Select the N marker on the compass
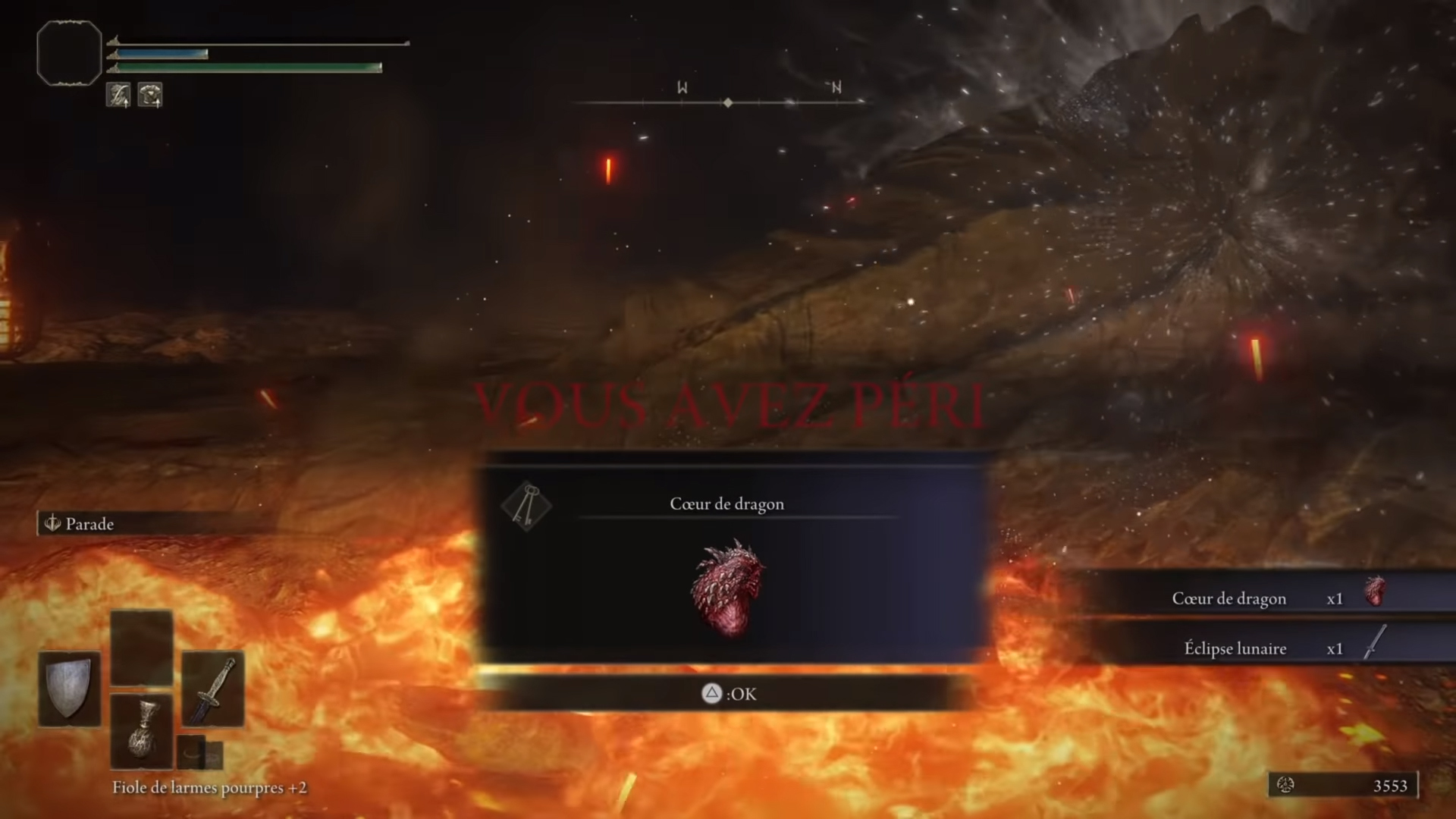The height and width of the screenshot is (819, 1456). [836, 87]
